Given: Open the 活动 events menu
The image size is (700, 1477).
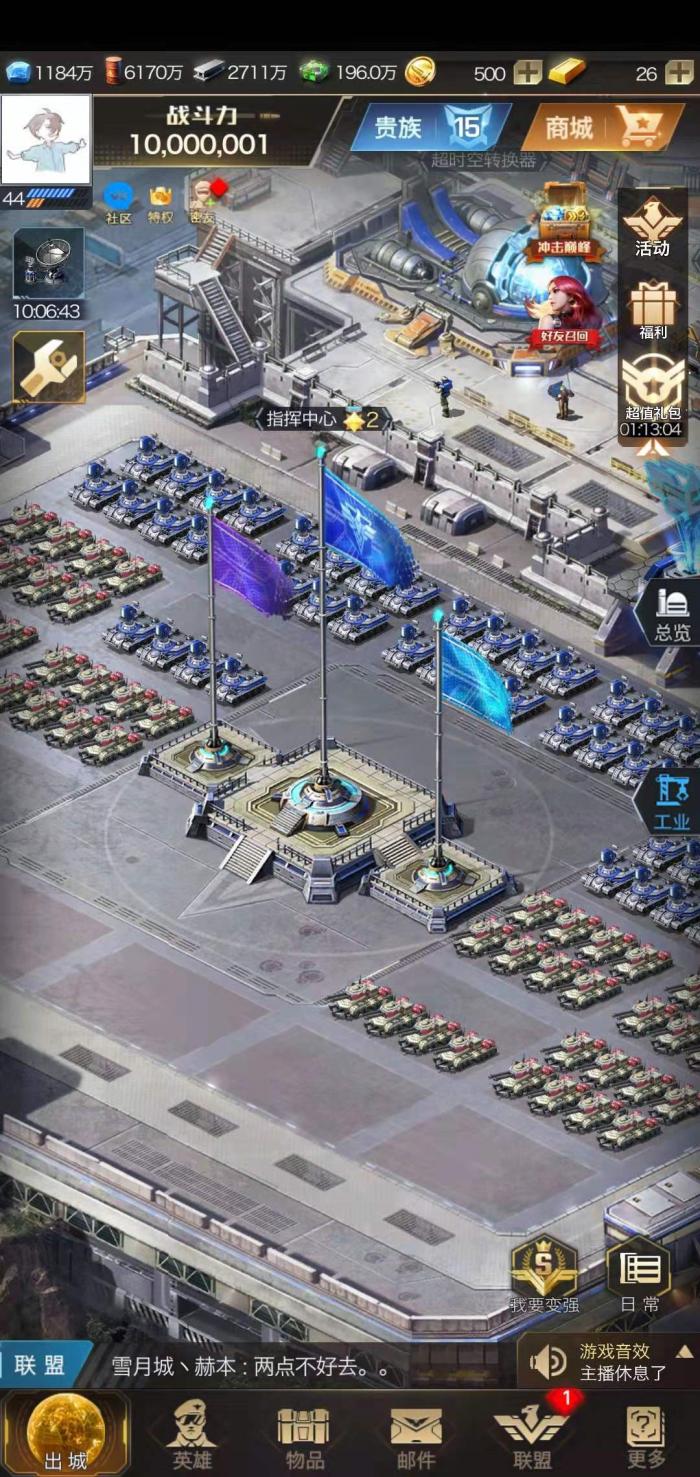Looking at the screenshot, I should [652, 227].
